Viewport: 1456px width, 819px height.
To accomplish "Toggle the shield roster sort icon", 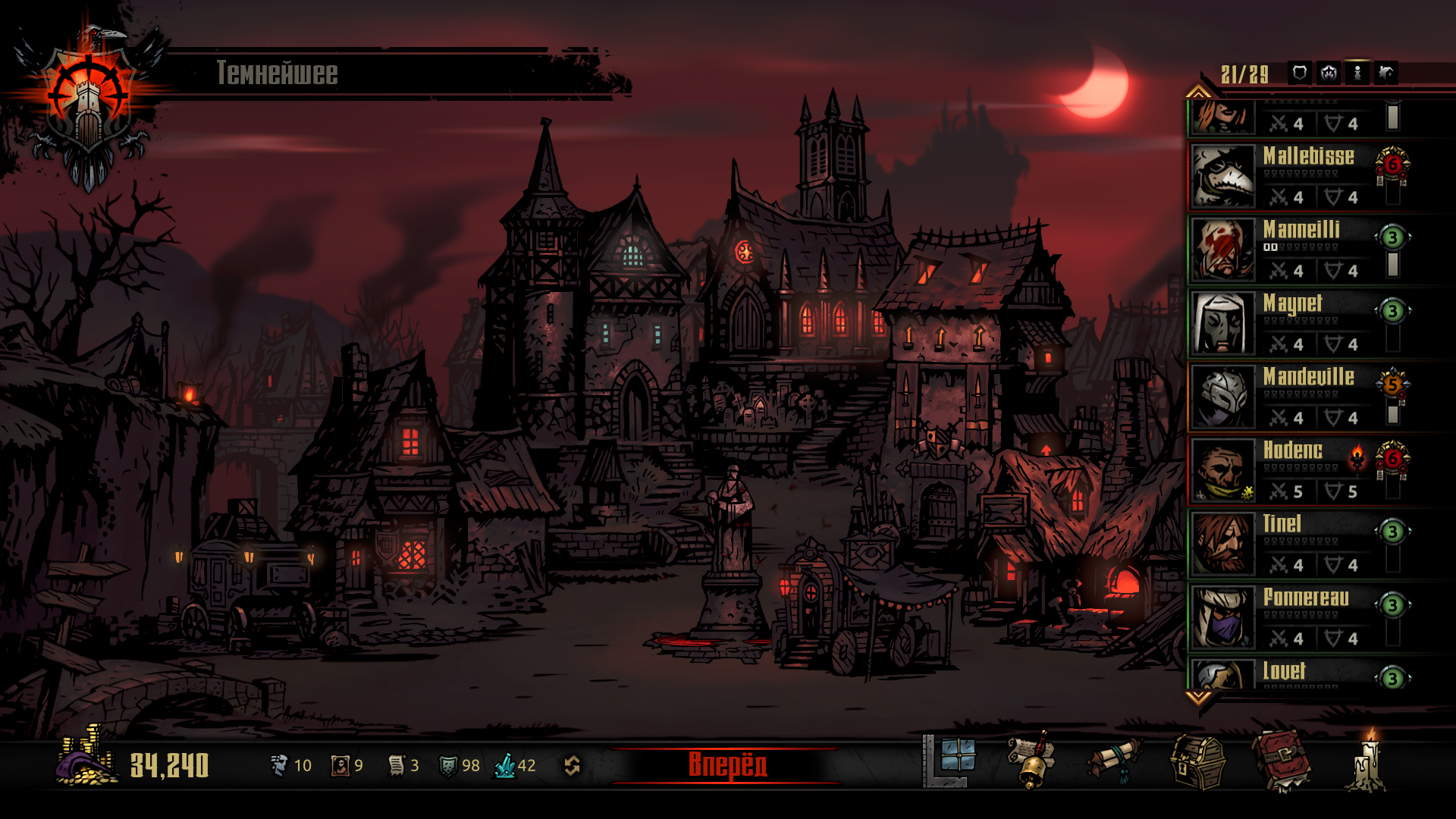I will click(x=1299, y=73).
